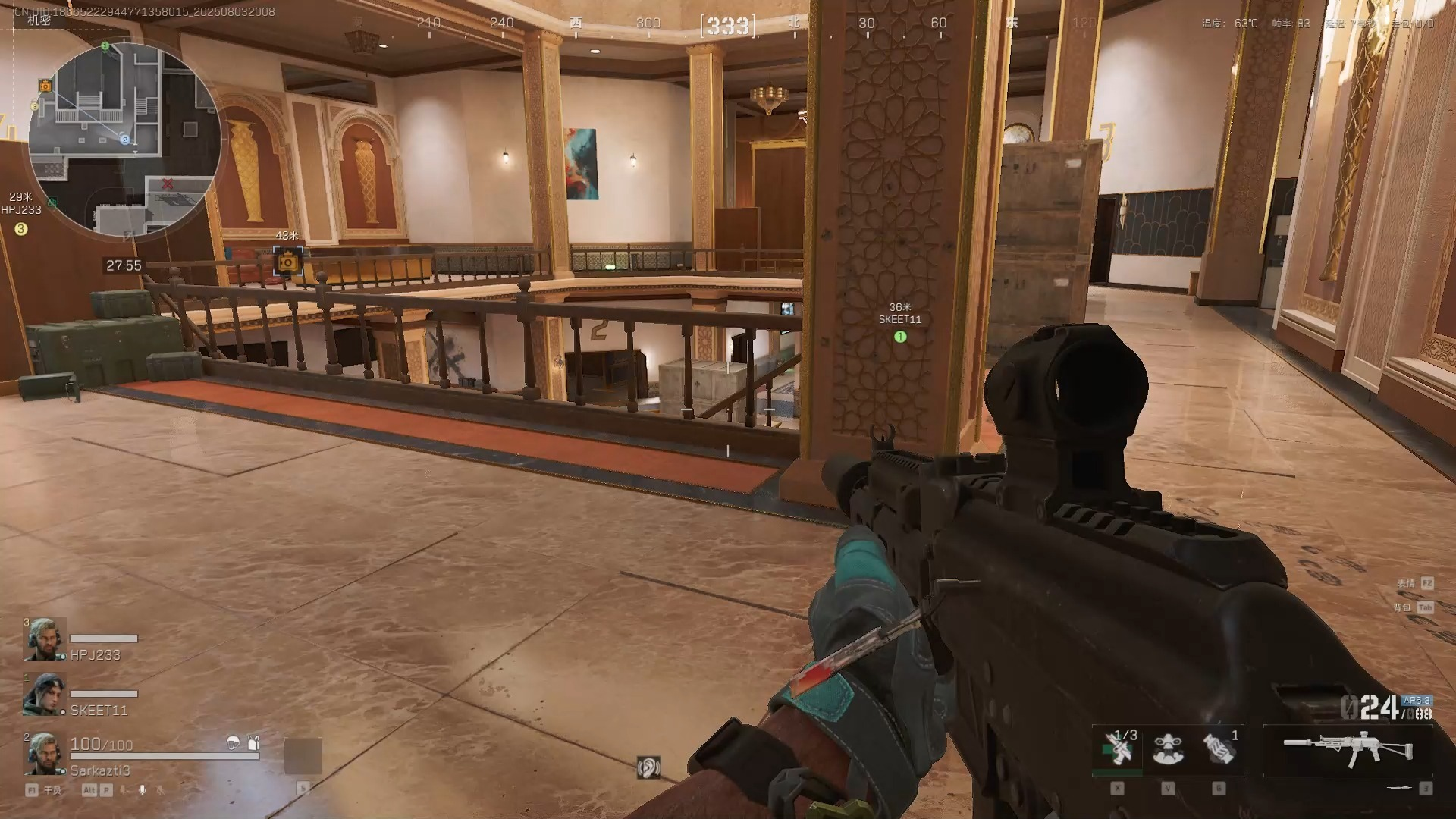Select Sarkazti3's own operator portrait
The height and width of the screenshot is (819, 1456).
[45, 754]
